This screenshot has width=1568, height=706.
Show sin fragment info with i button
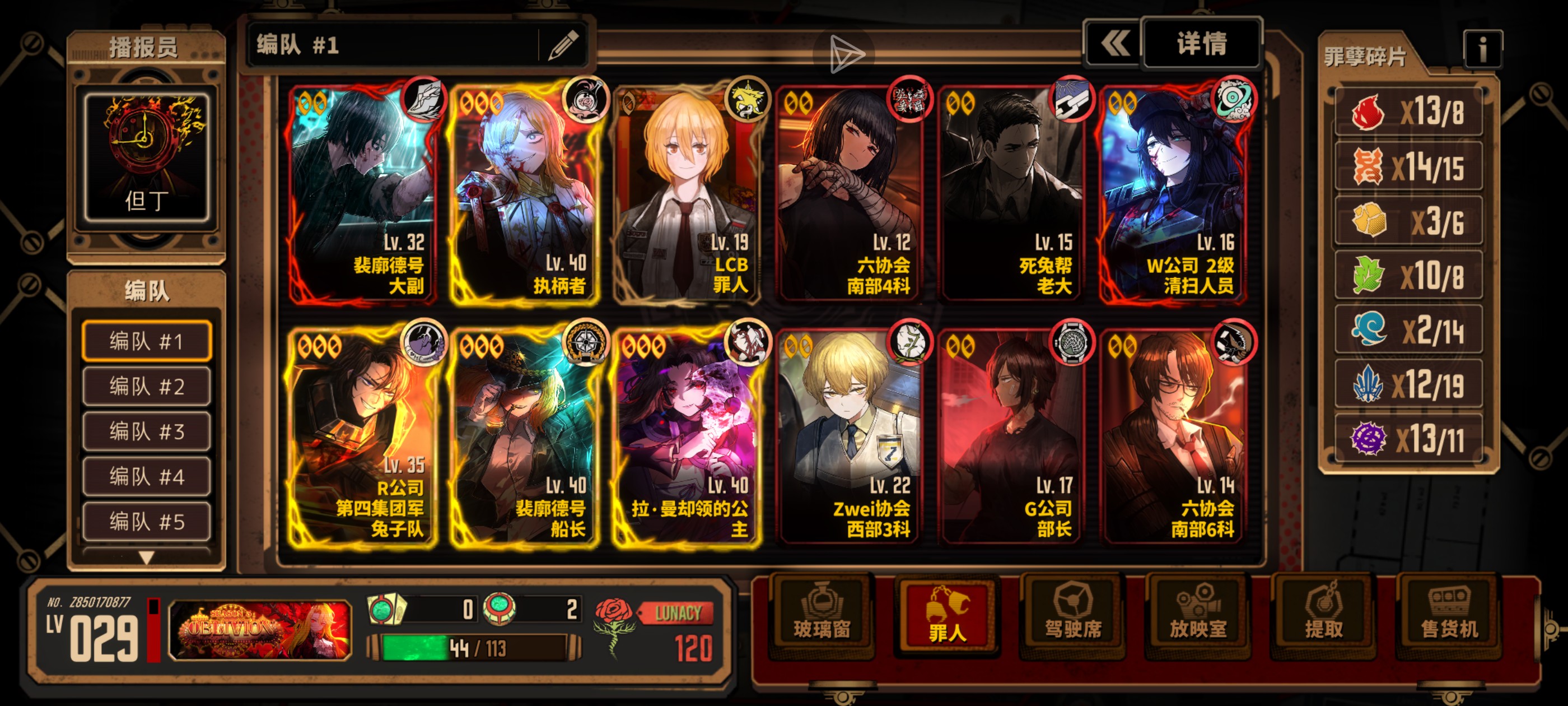point(1482,49)
